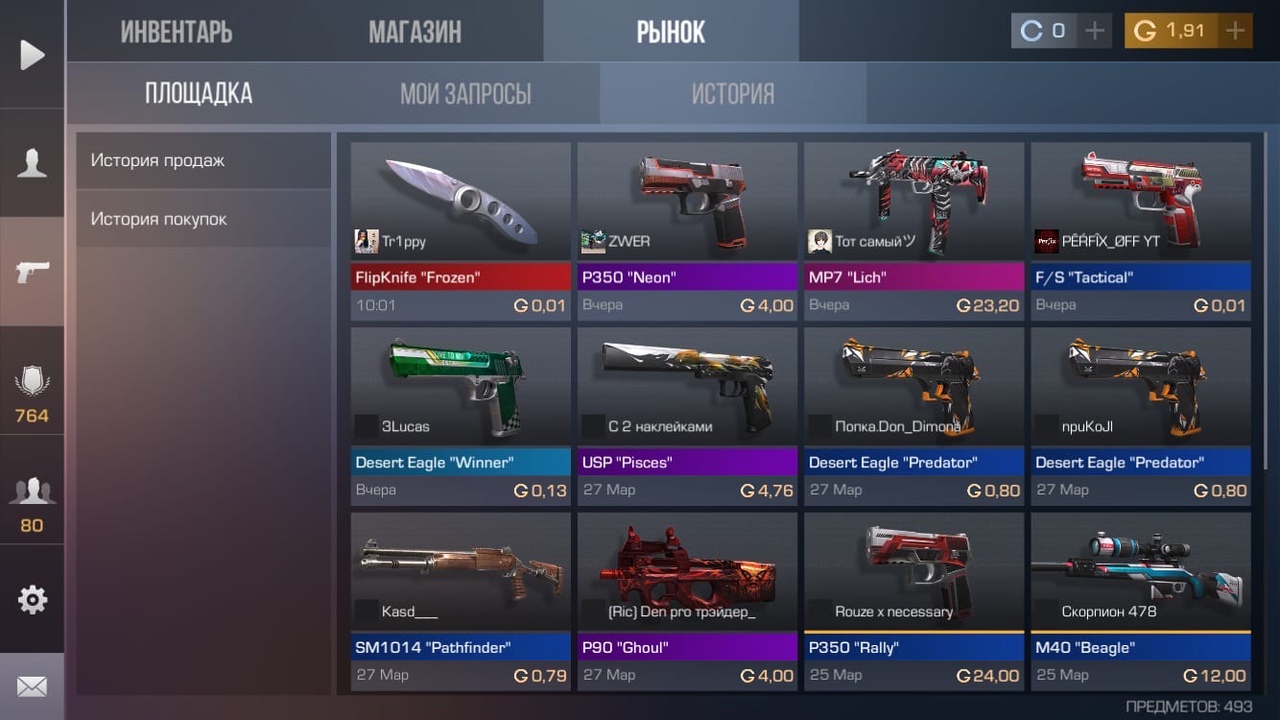This screenshot has width=1280, height=720.
Task: Pick the P90 "Ghoul" listing
Action: tap(687, 600)
